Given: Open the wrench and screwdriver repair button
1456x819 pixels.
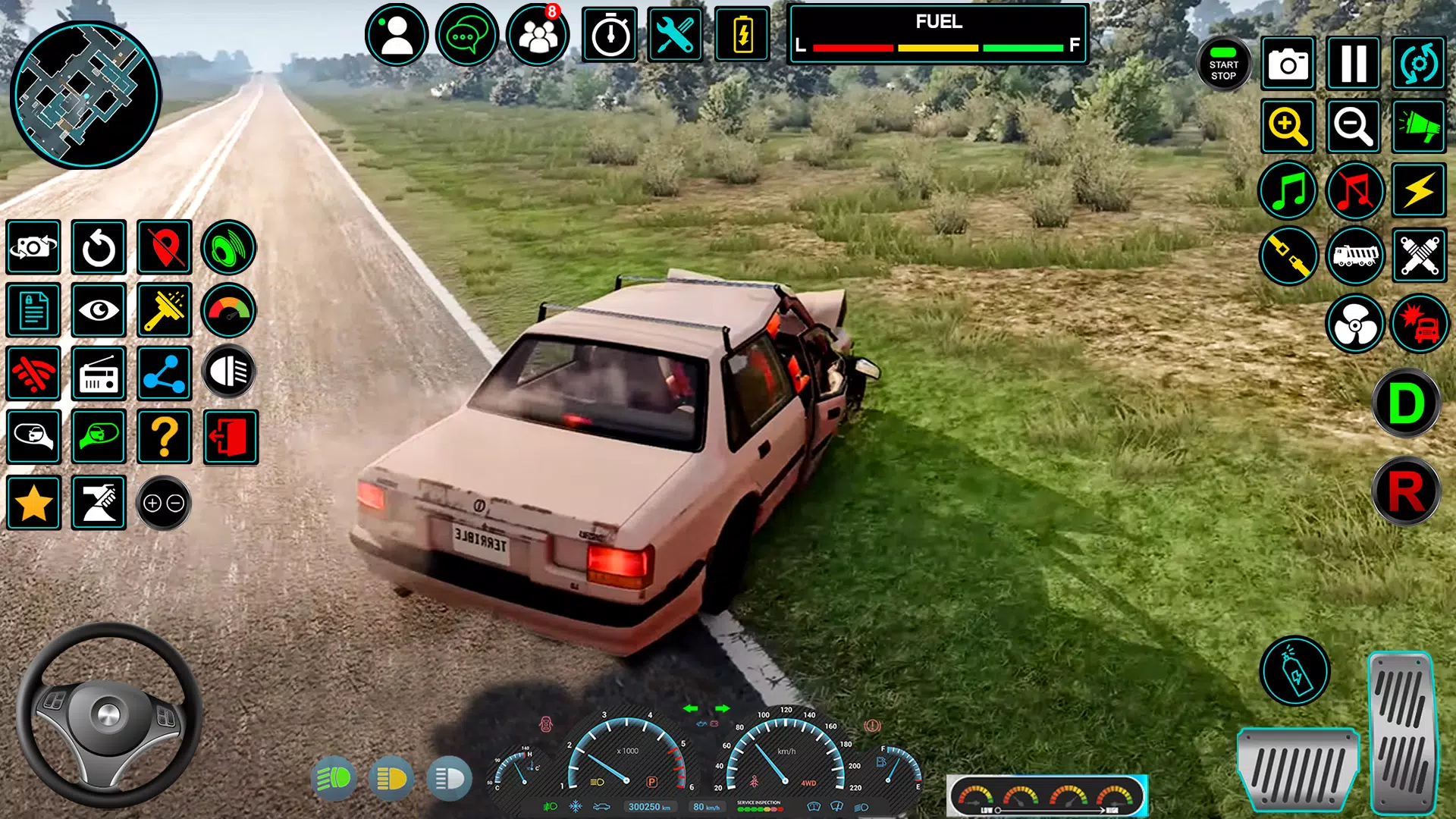Looking at the screenshot, I should [x=674, y=35].
